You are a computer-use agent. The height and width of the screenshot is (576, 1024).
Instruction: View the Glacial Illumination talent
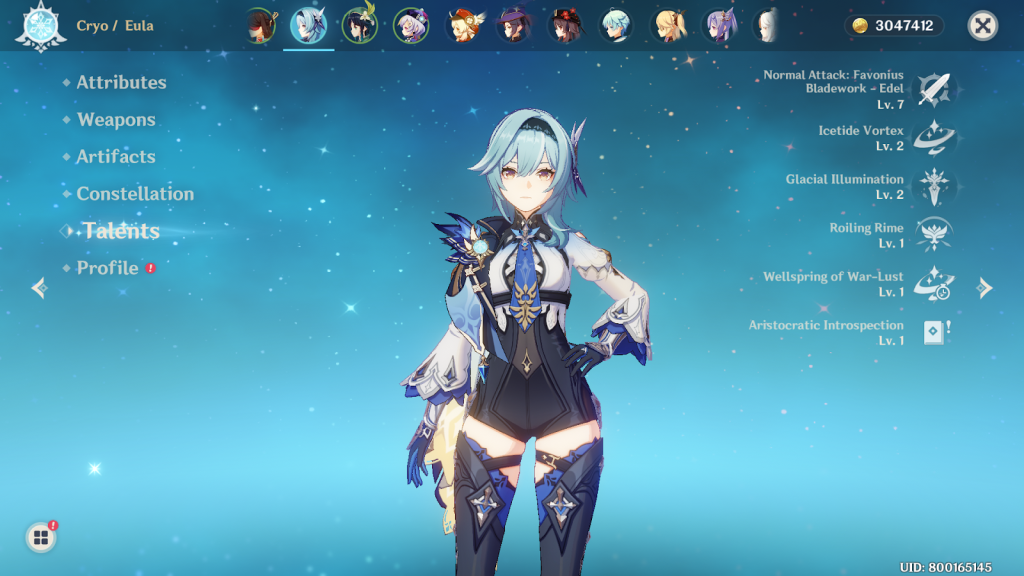(936, 186)
